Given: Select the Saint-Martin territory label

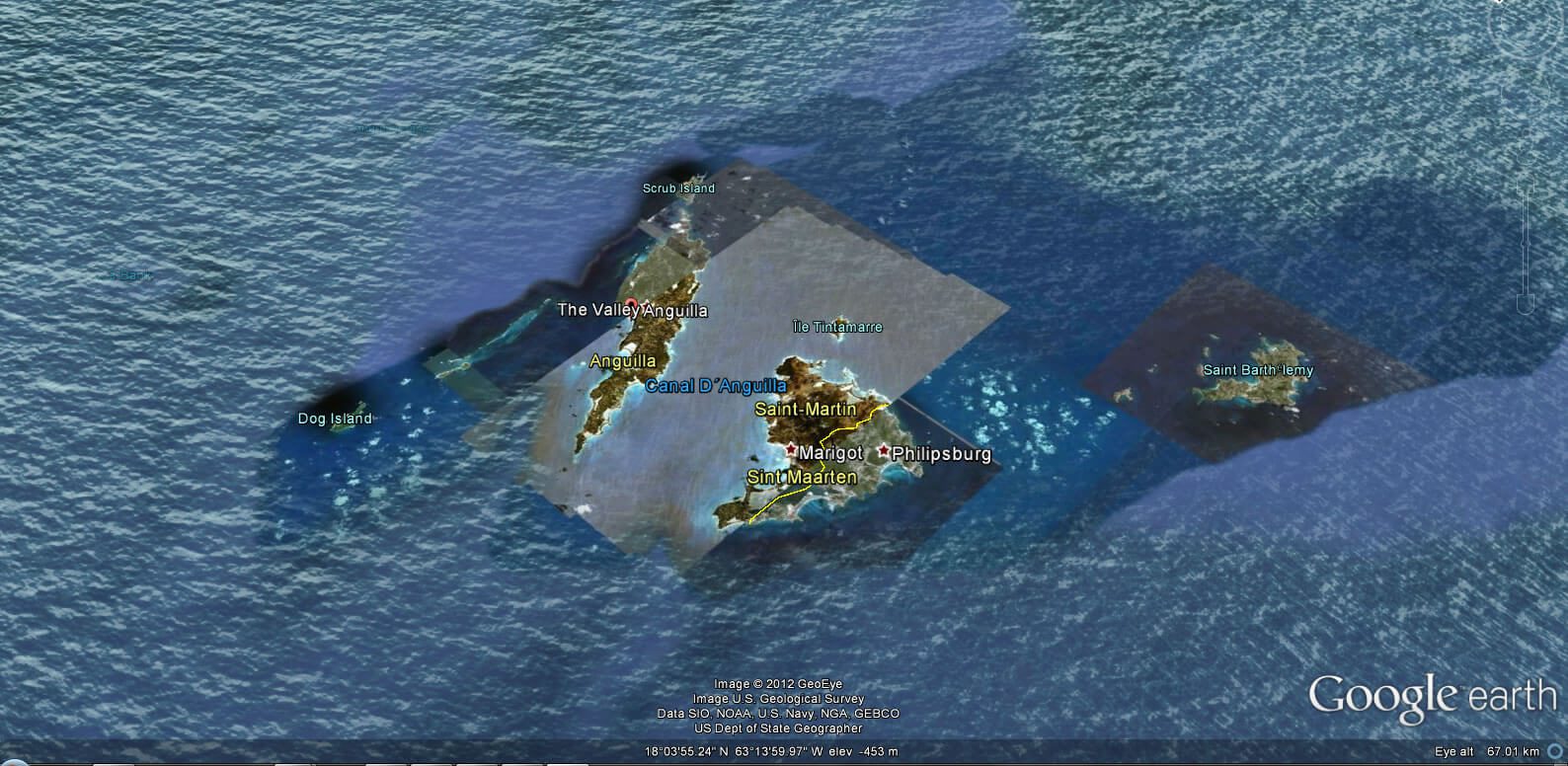Looking at the screenshot, I should [x=806, y=408].
